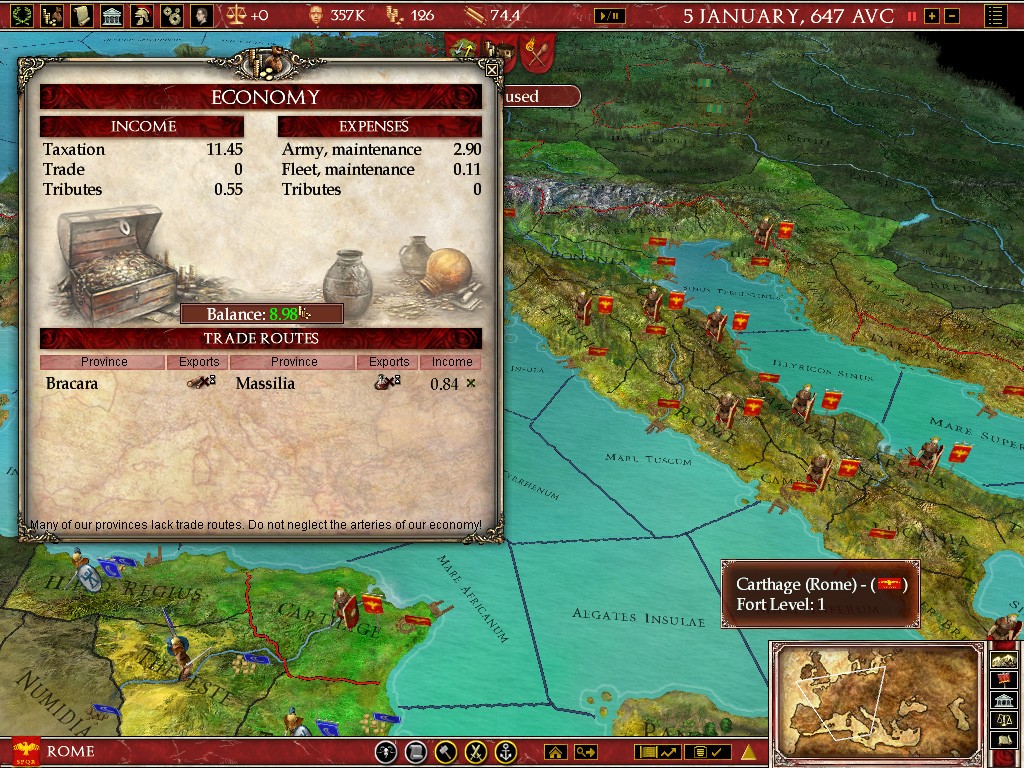This screenshot has height=768, width=1024.
Task: Toggle the play/pause game button
Action: (x=610, y=16)
